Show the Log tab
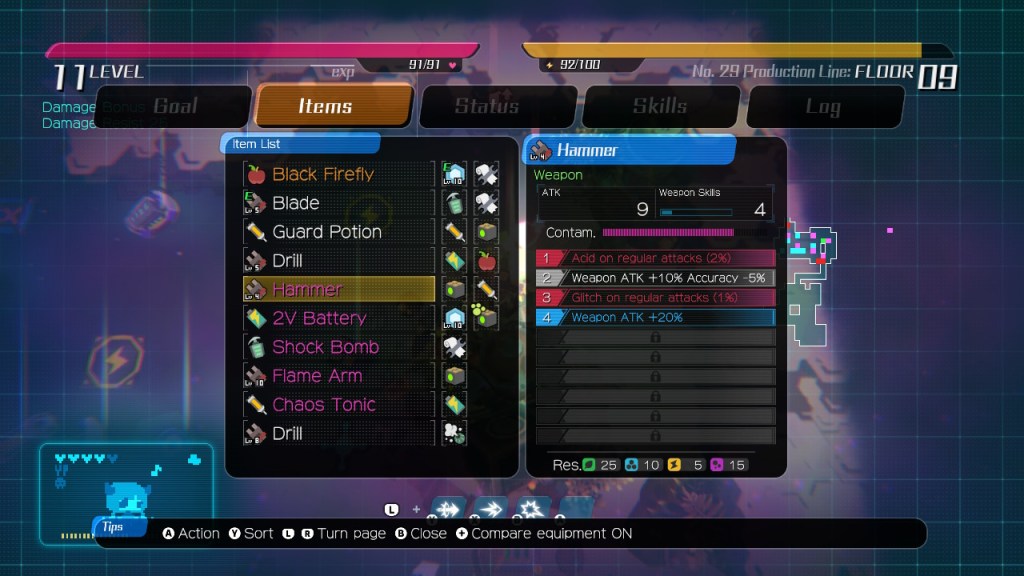The height and width of the screenshot is (576, 1024). pyautogui.click(x=823, y=106)
